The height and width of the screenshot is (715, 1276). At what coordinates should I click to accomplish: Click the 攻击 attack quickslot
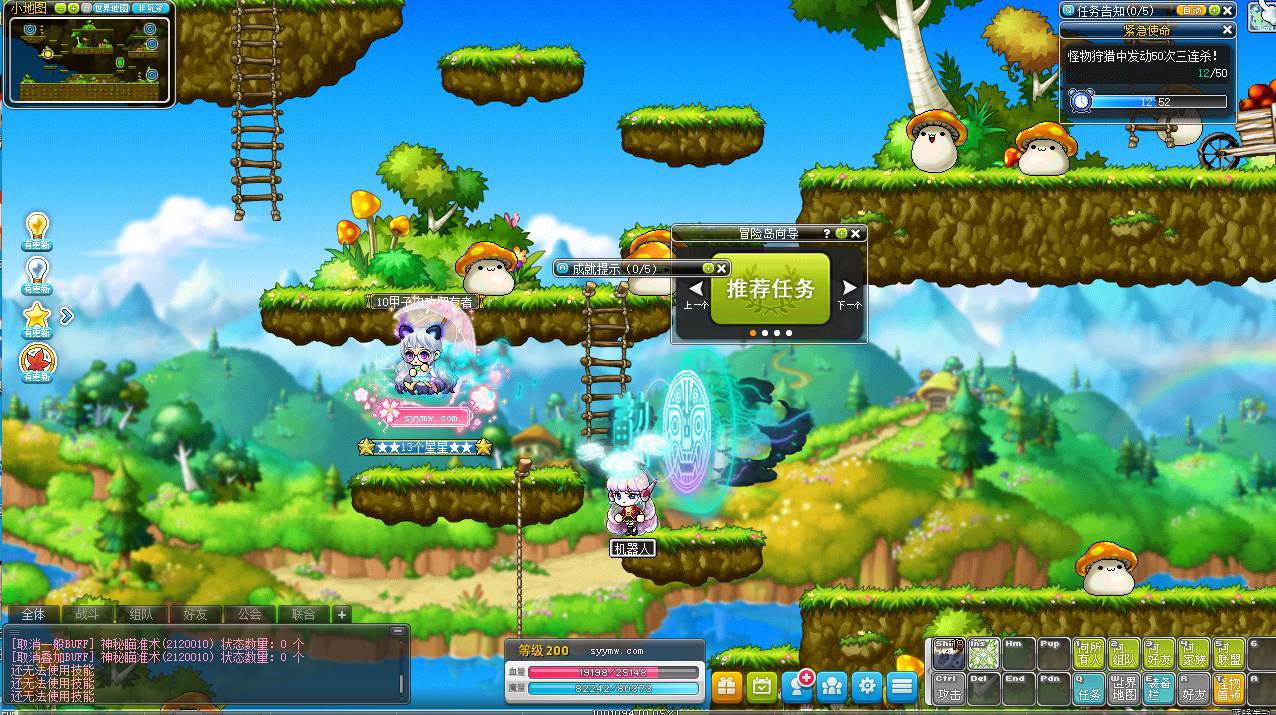click(949, 687)
